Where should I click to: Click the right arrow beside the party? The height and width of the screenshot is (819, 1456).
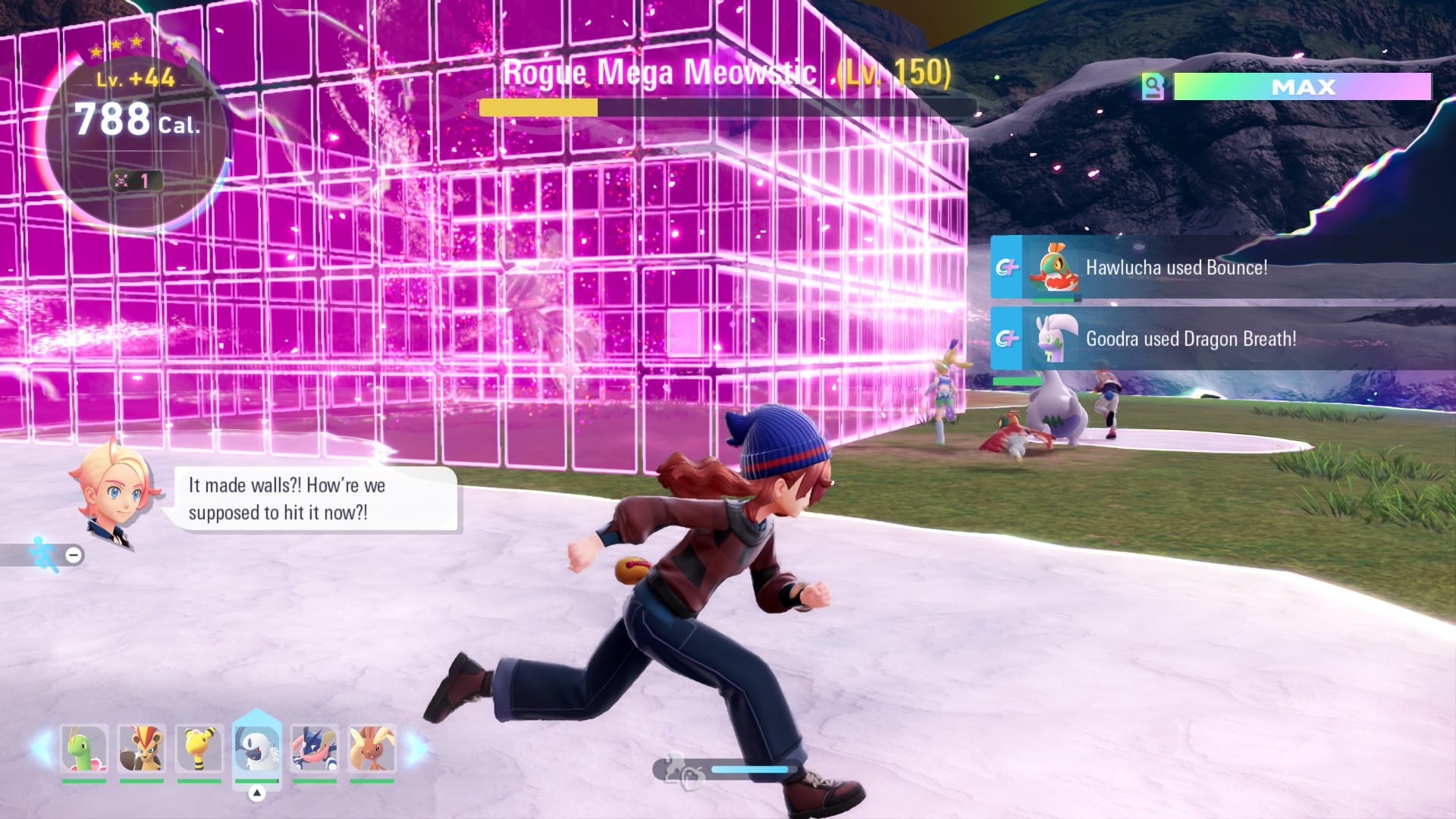(416, 748)
